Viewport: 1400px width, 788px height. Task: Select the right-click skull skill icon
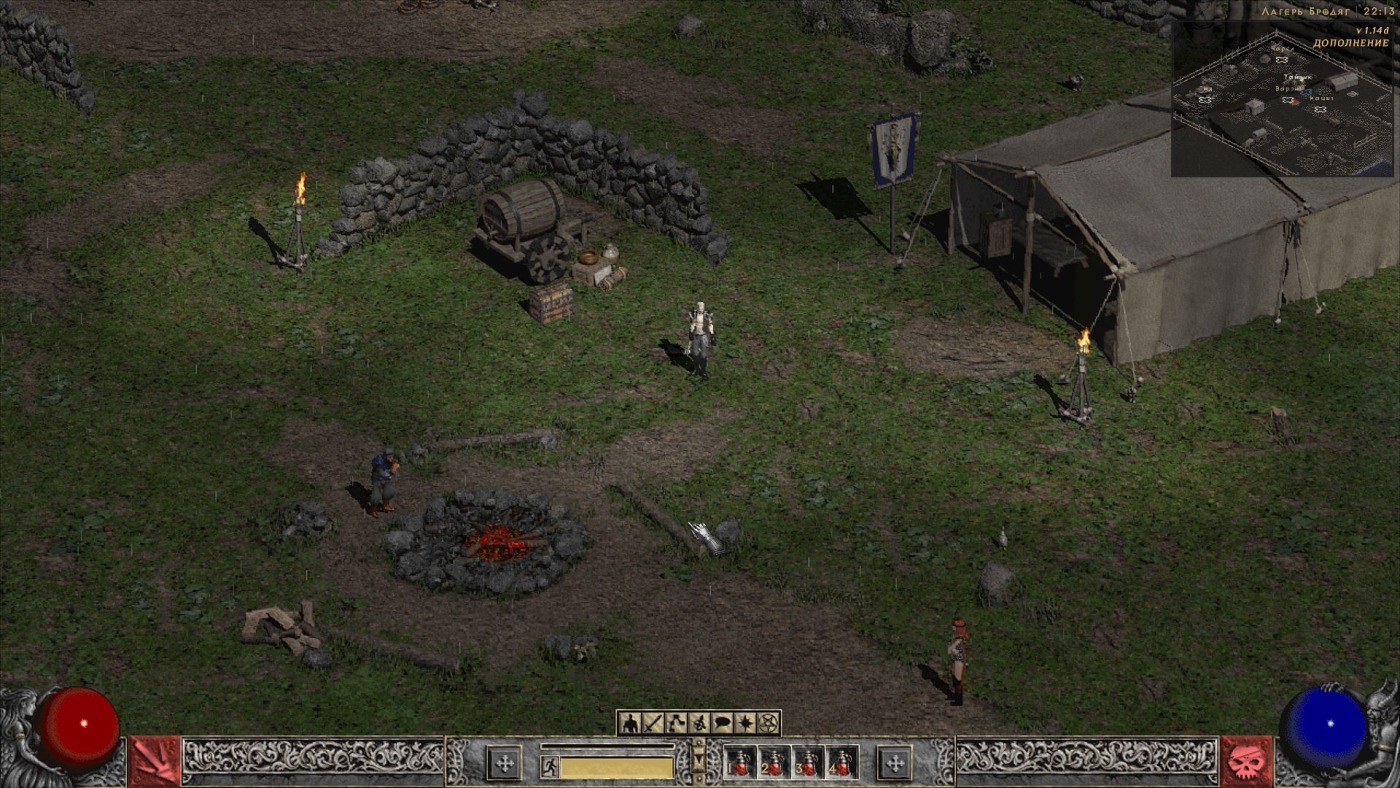[x=1246, y=762]
